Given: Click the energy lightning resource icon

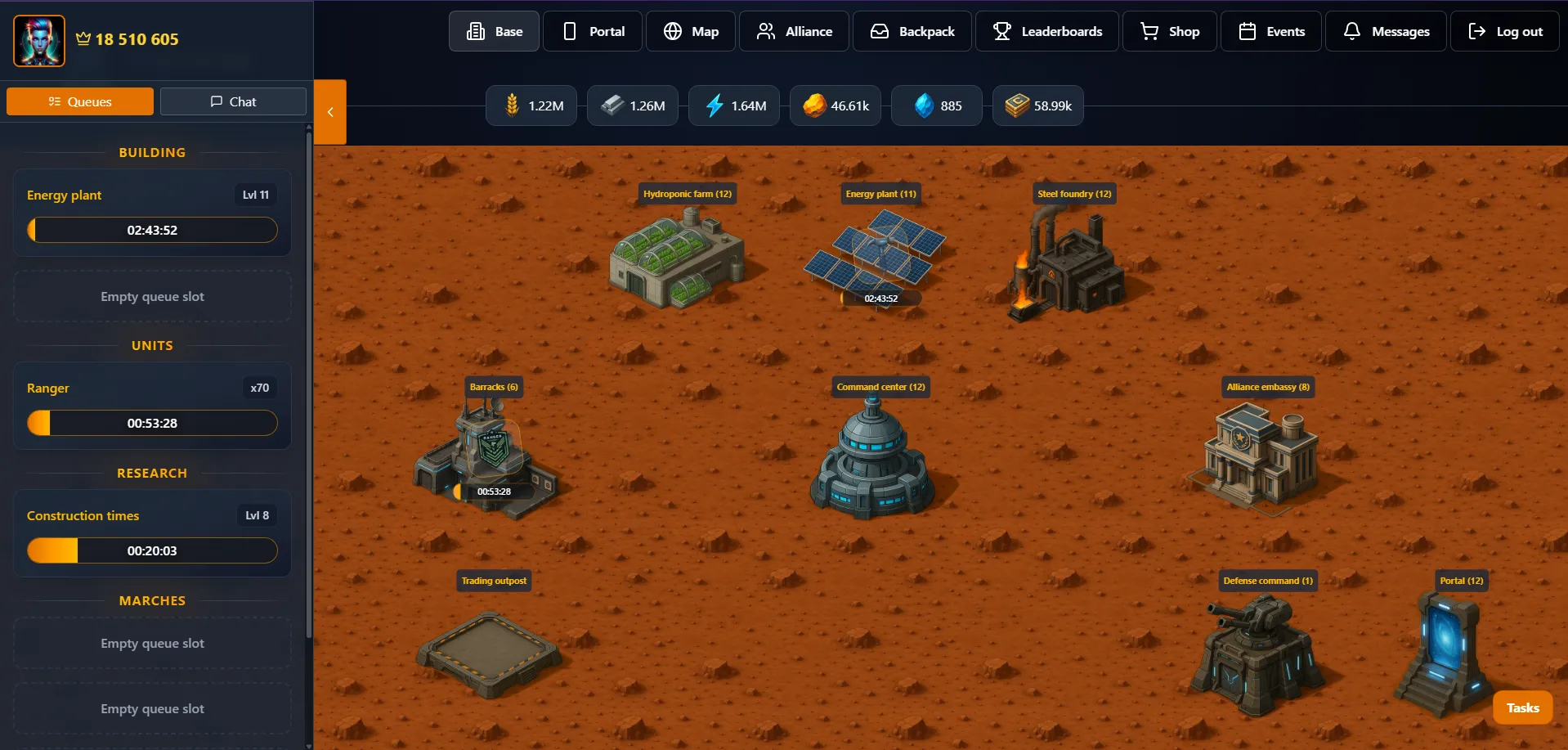Looking at the screenshot, I should coord(715,105).
